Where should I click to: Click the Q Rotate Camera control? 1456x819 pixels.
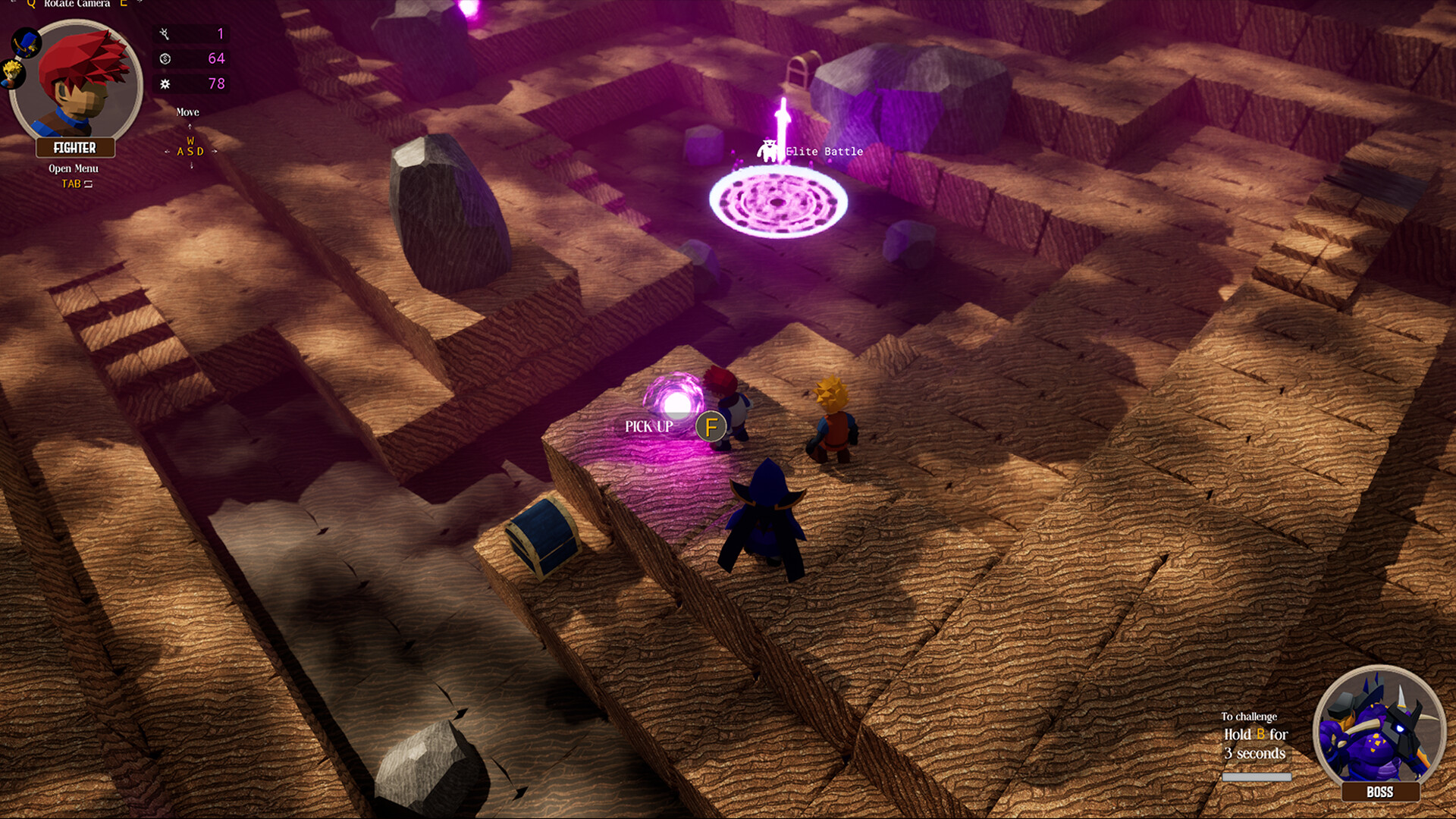[x=31, y=4]
